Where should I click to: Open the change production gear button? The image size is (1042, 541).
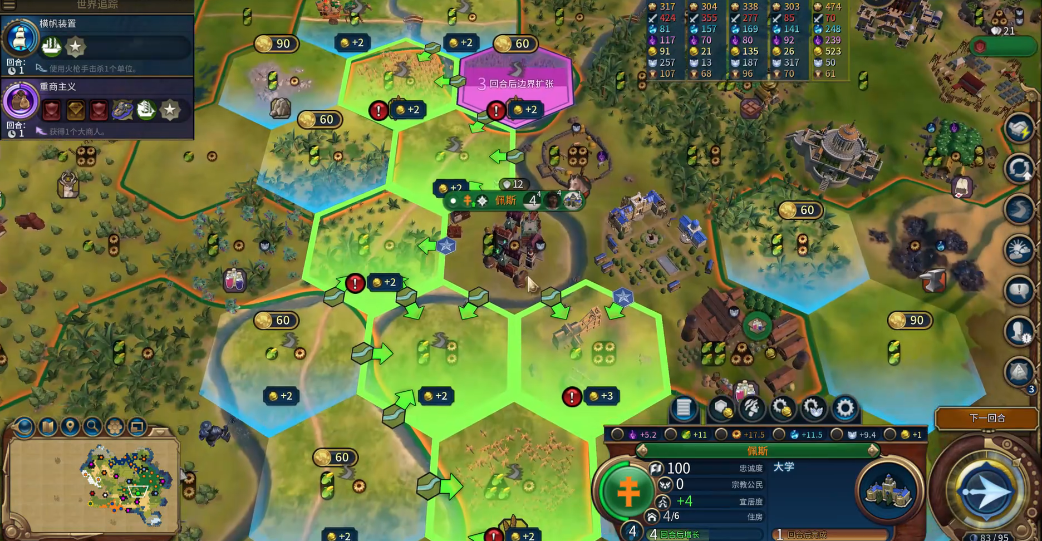[846, 408]
